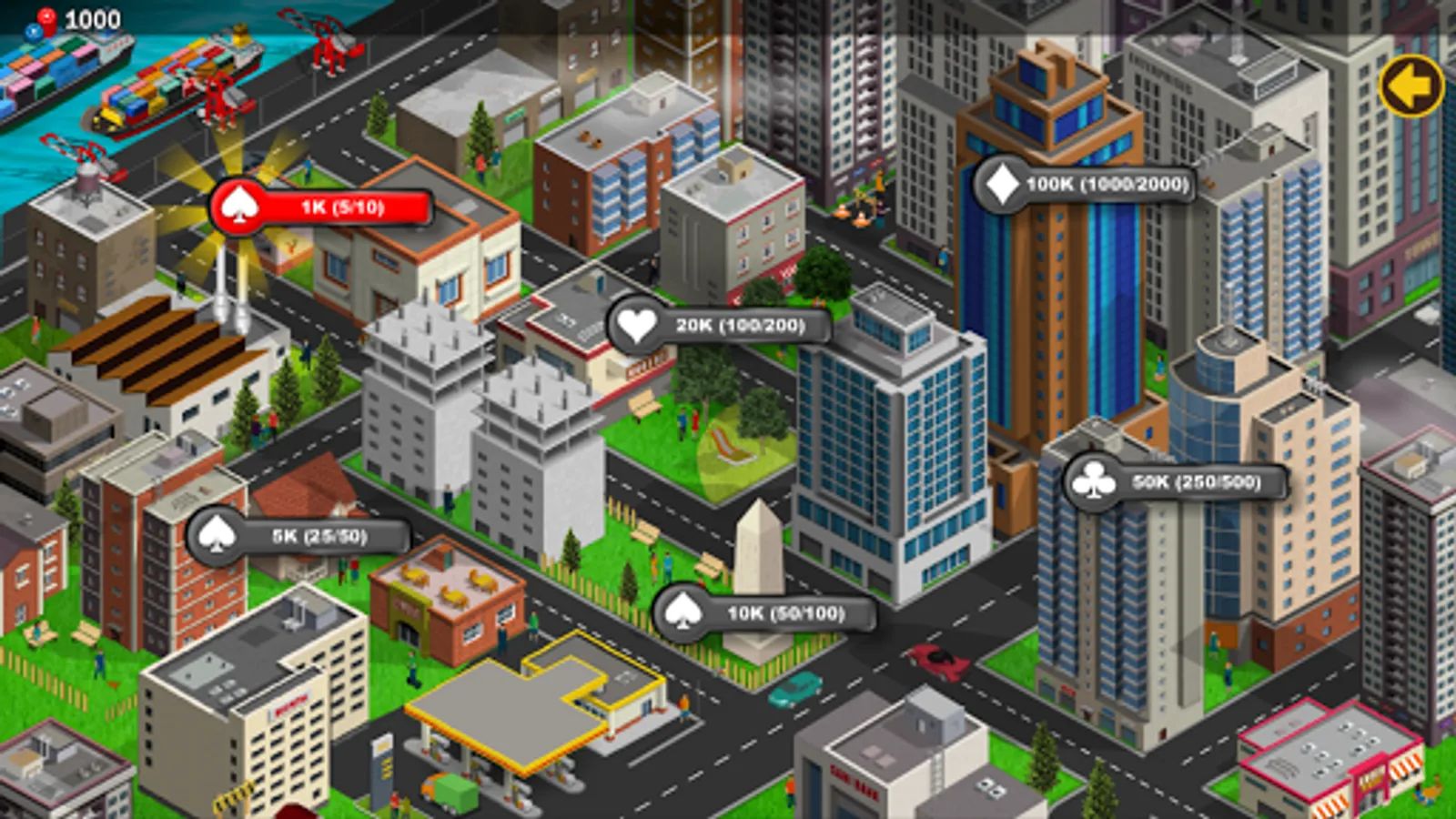Tap the spade 10K (50/100) marker
This screenshot has width=1456, height=819.
point(764,614)
